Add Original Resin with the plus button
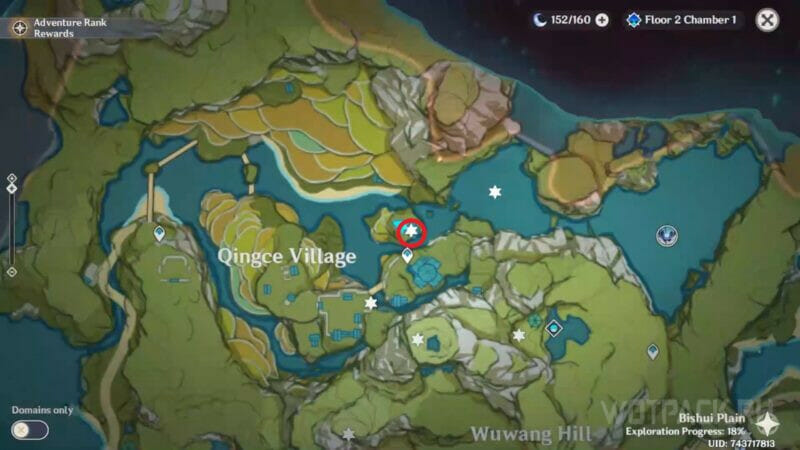Screen dimensions: 800x450 point(602,20)
